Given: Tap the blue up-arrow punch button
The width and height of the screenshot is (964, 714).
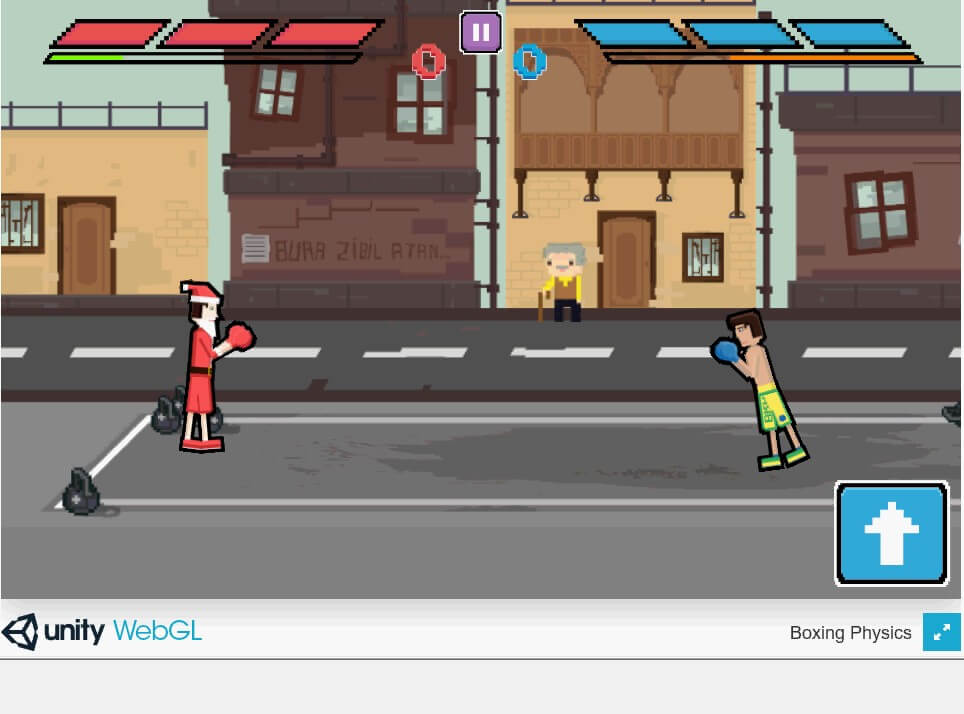Looking at the screenshot, I should 891,533.
